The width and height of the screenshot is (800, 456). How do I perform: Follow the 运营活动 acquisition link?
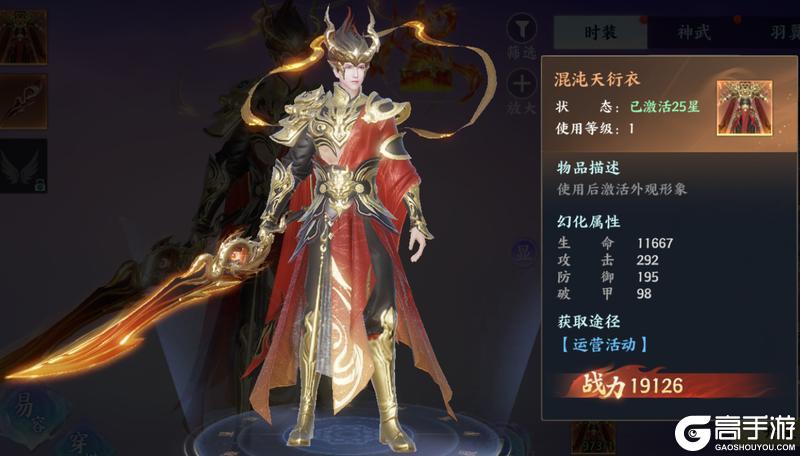[x=602, y=344]
